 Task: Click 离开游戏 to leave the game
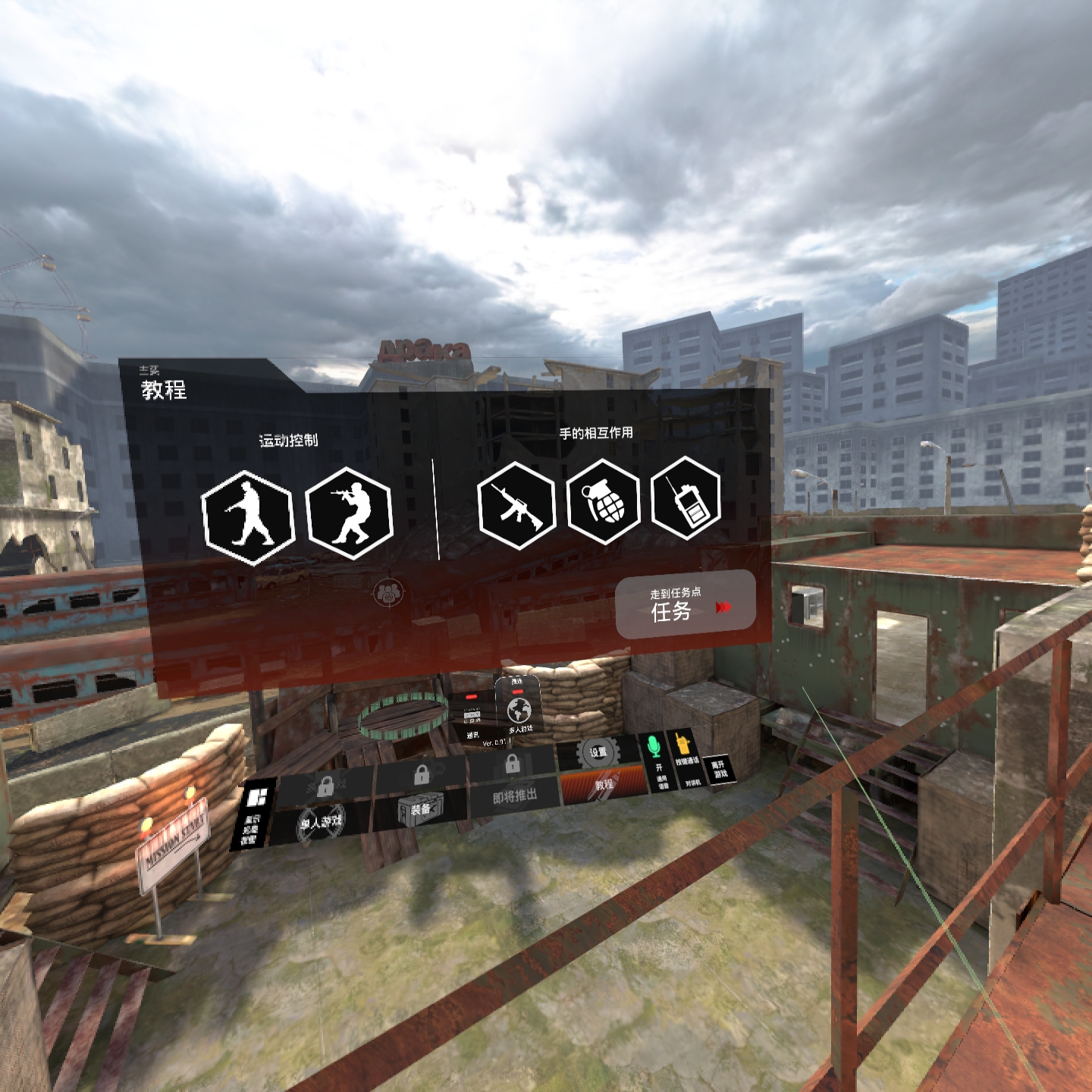click(x=720, y=771)
